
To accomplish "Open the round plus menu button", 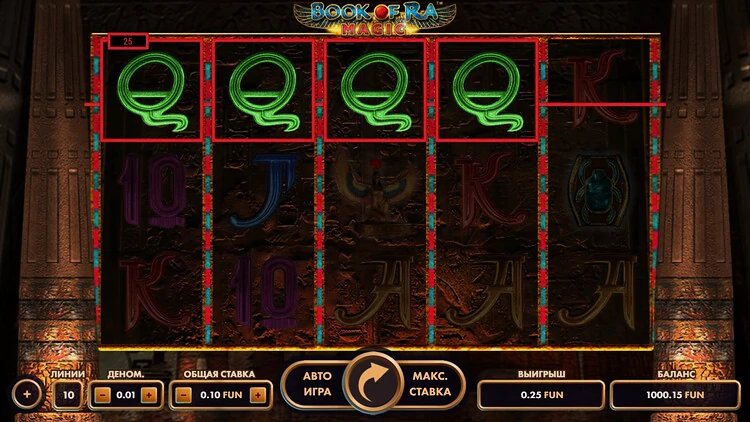I will [27, 394].
